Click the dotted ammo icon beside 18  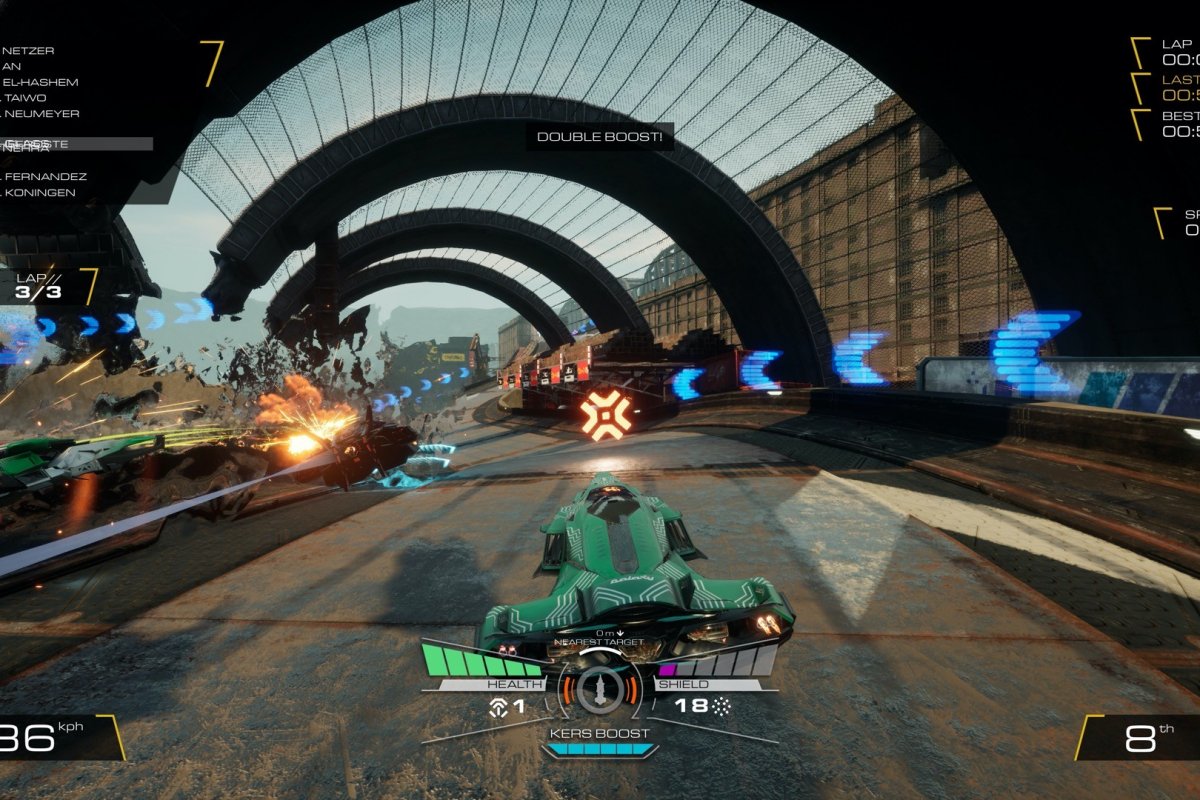[721, 706]
